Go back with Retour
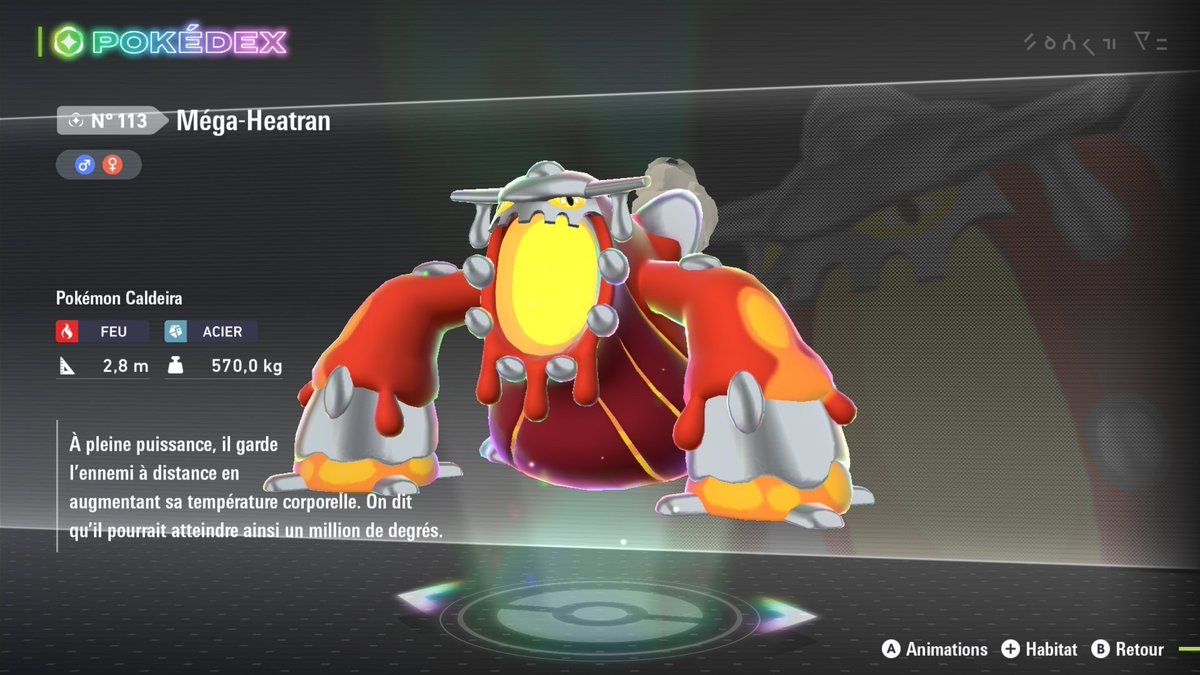This screenshot has width=1200, height=675. click(1128, 649)
